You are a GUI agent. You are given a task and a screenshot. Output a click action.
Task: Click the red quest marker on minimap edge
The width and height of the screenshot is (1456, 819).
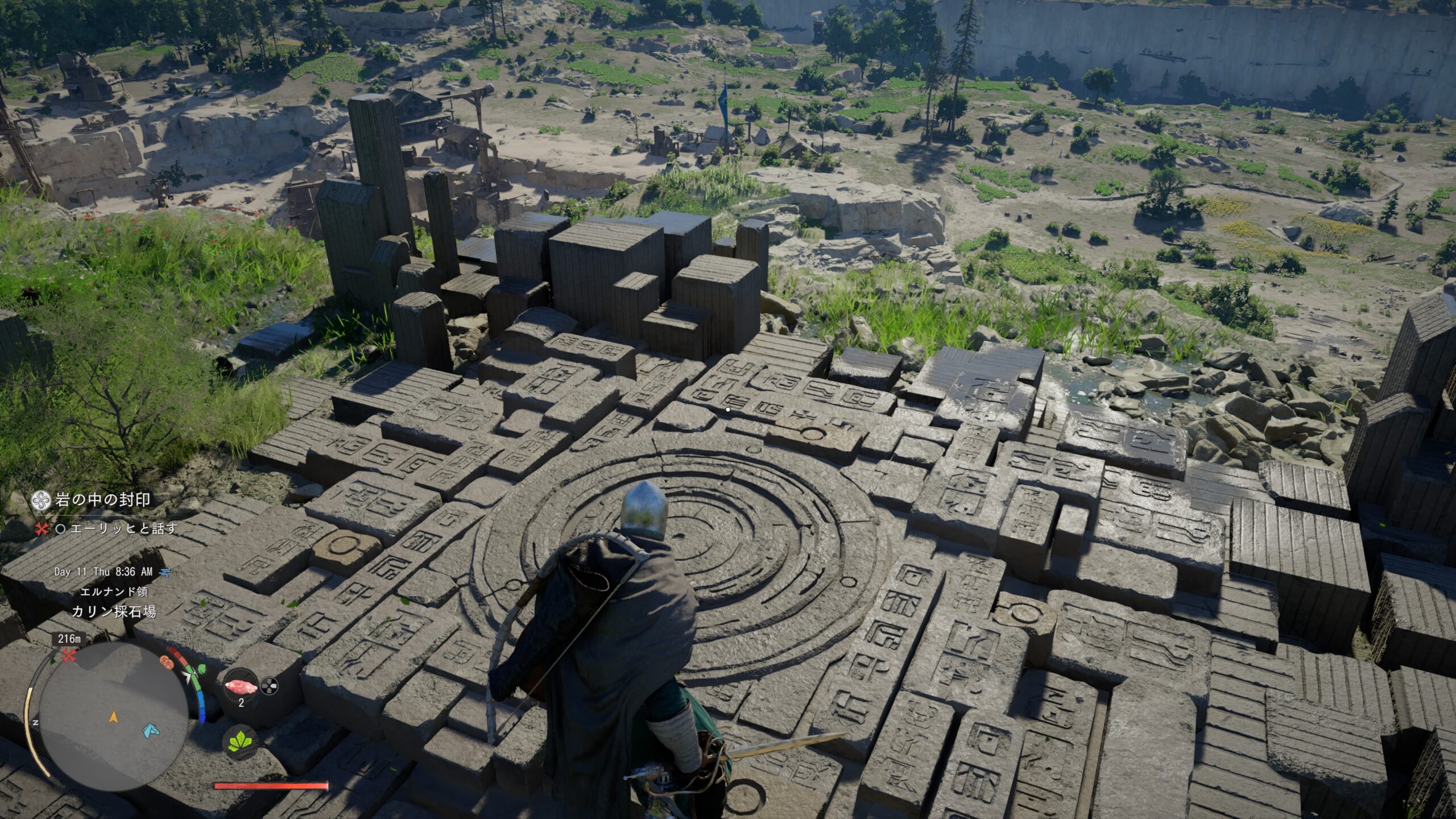pyautogui.click(x=69, y=656)
